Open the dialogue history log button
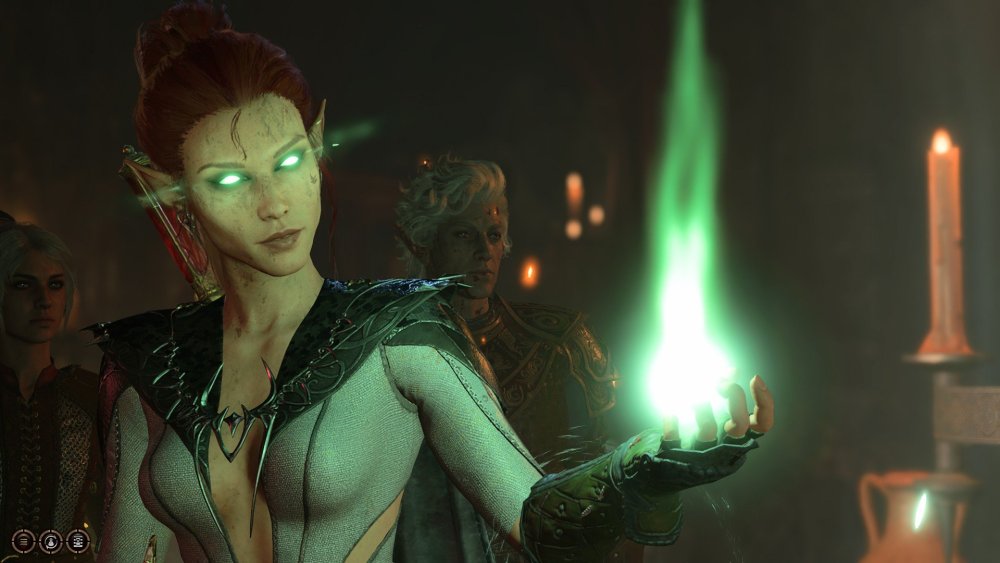The height and width of the screenshot is (563, 1000). [23, 541]
